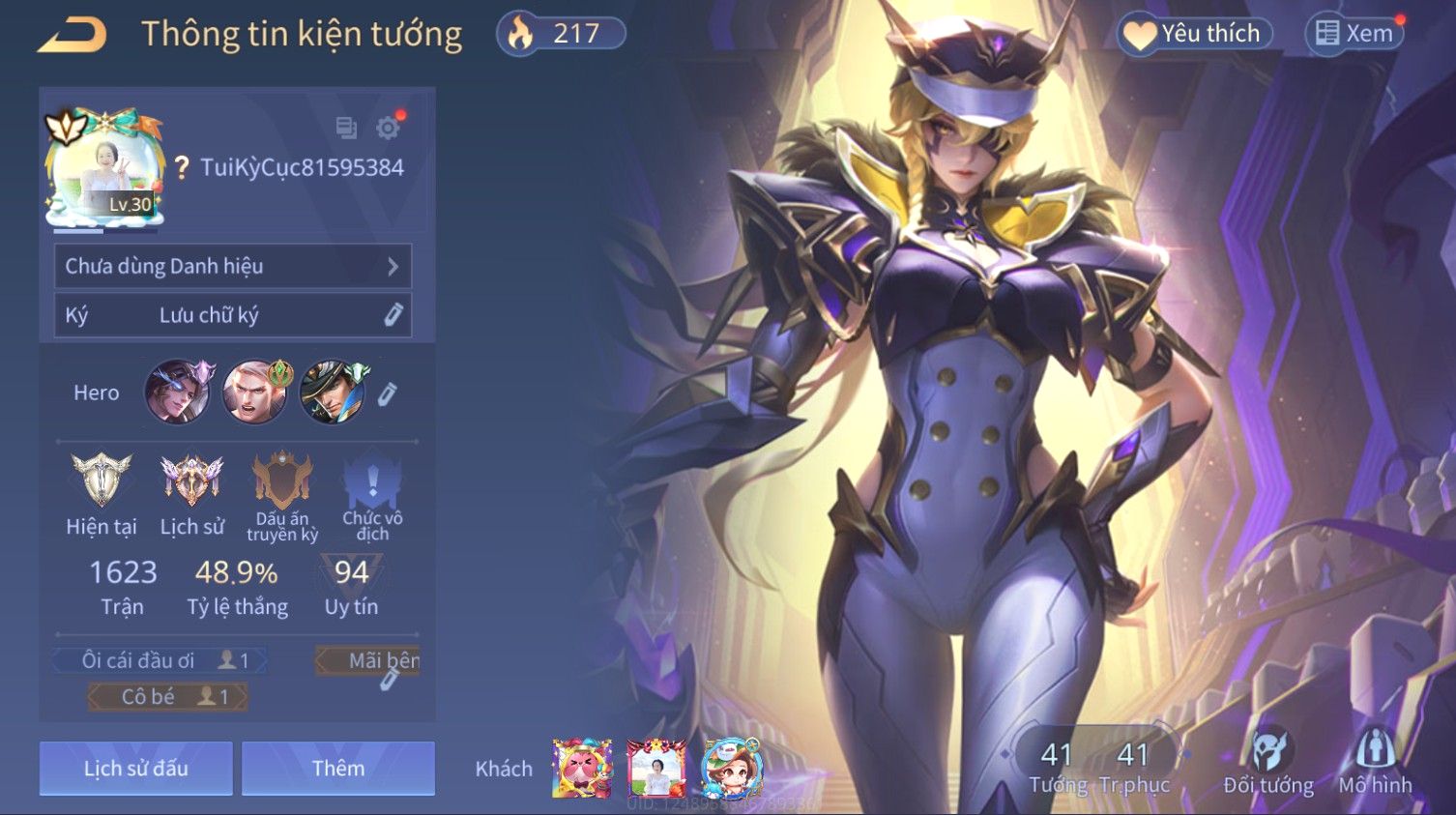Open the pink pig visitor avatar
The width and height of the screenshot is (1456, 815).
point(582,769)
